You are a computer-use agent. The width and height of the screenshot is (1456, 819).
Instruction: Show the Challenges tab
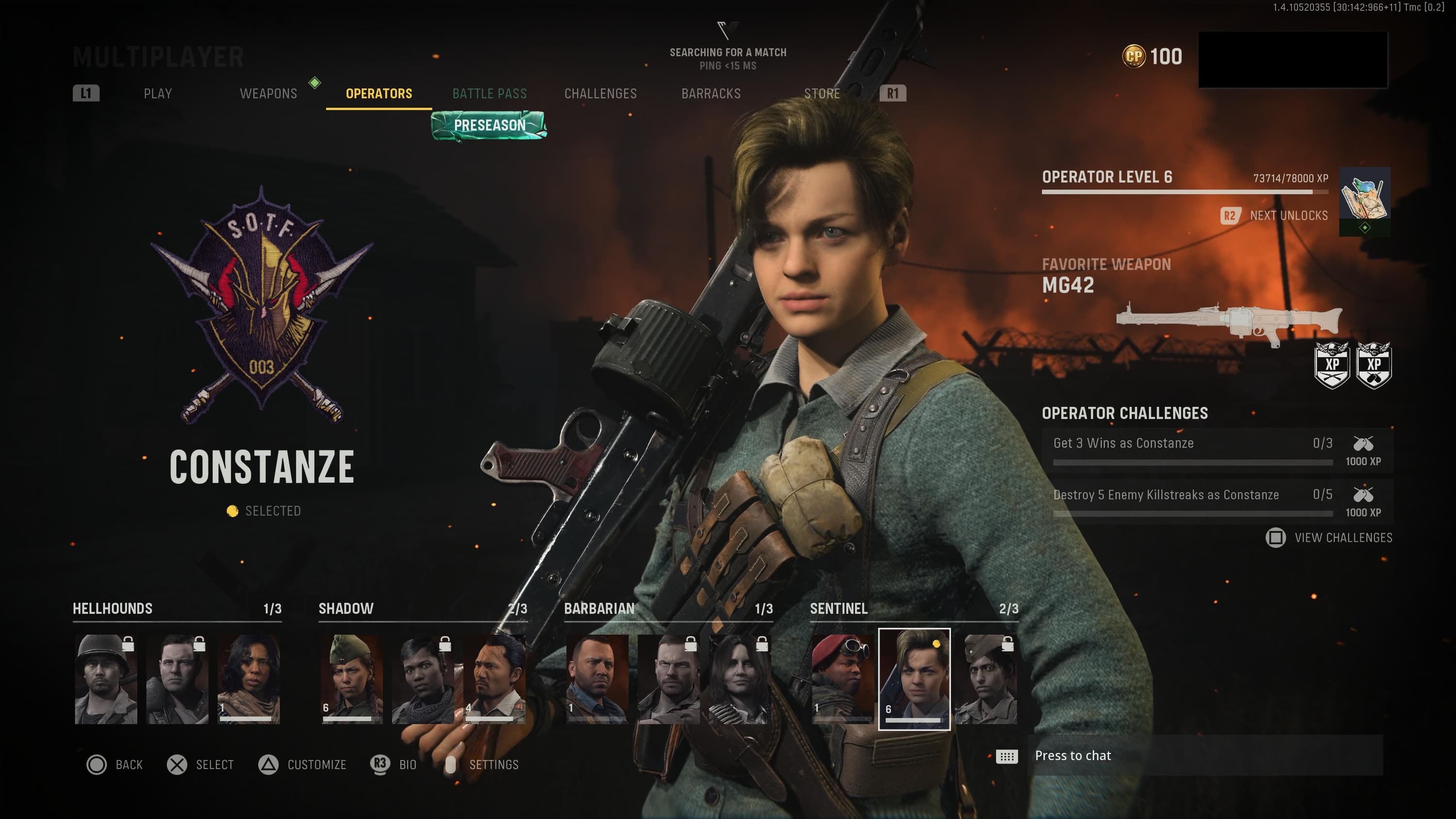click(600, 93)
